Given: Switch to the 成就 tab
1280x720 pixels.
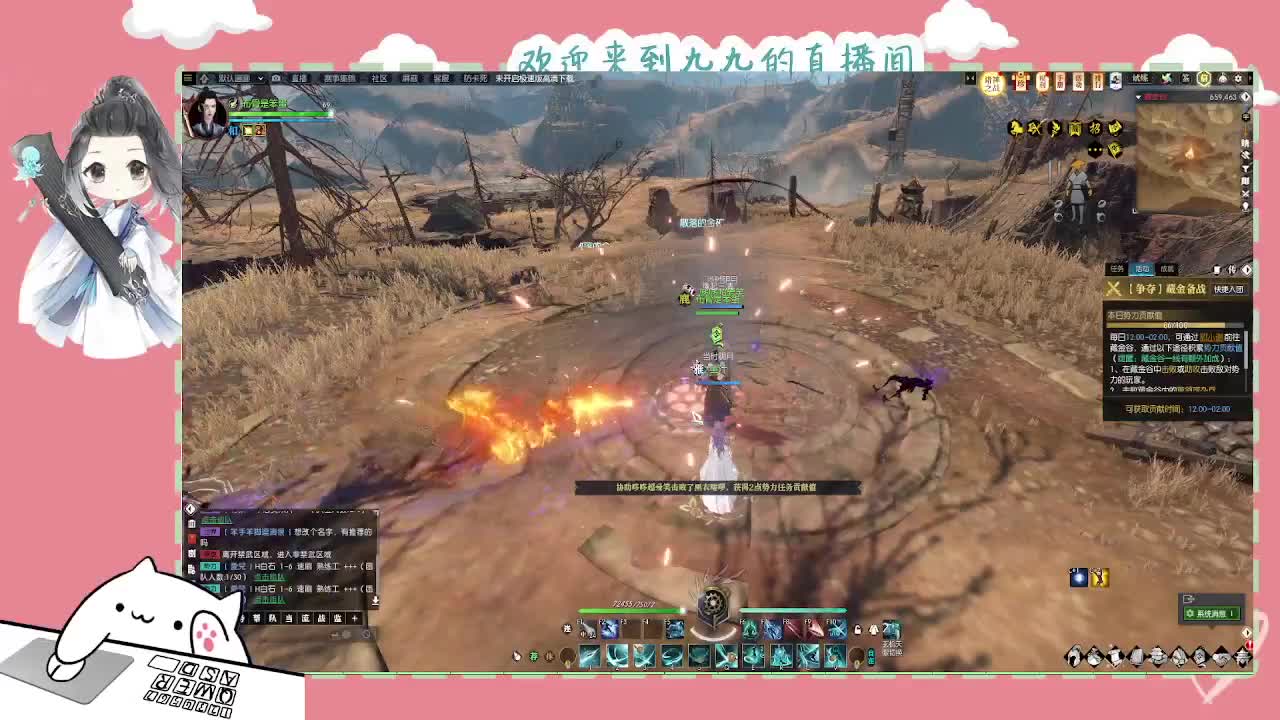Looking at the screenshot, I should point(1168,270).
